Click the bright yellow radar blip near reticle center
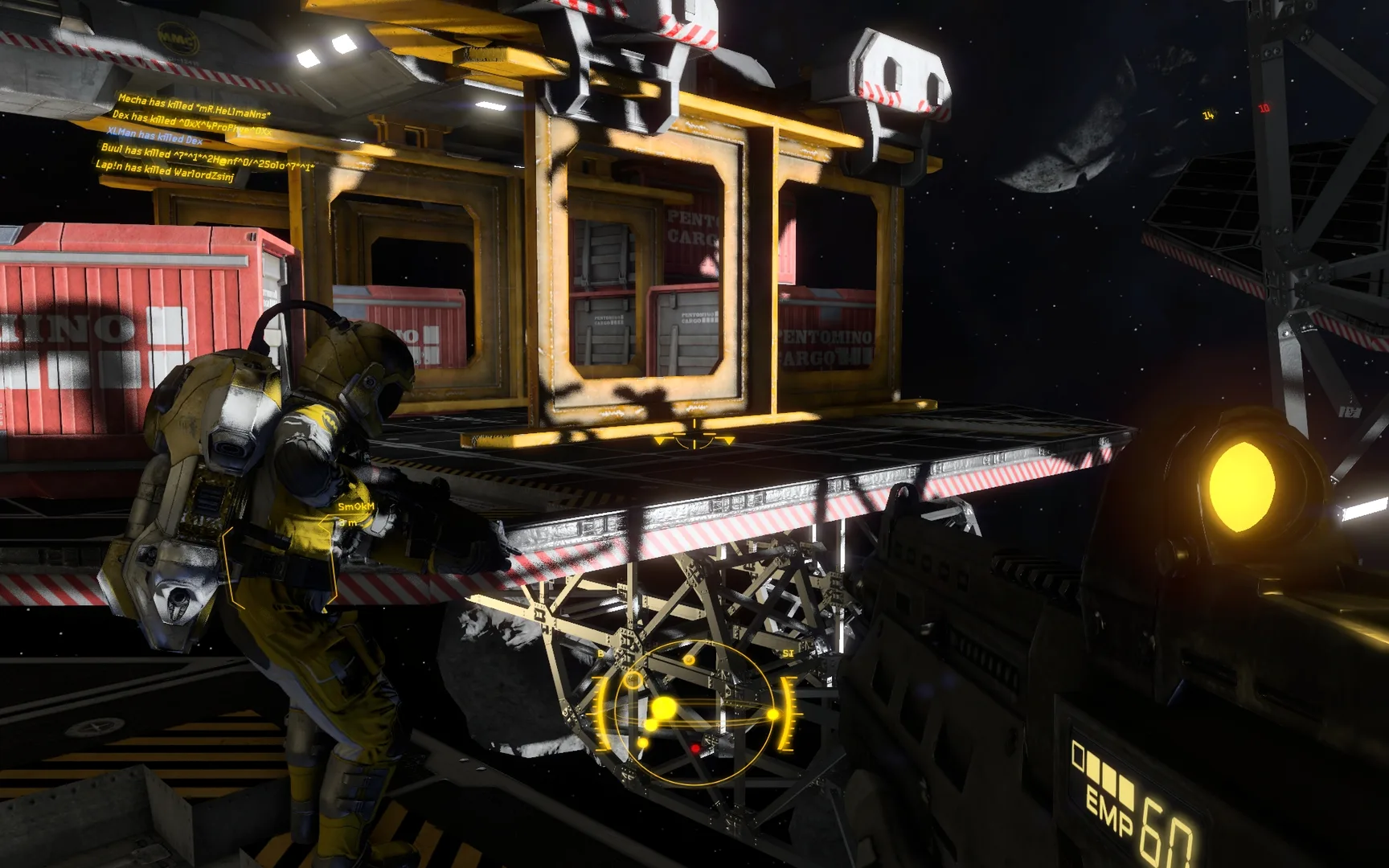 [x=664, y=707]
